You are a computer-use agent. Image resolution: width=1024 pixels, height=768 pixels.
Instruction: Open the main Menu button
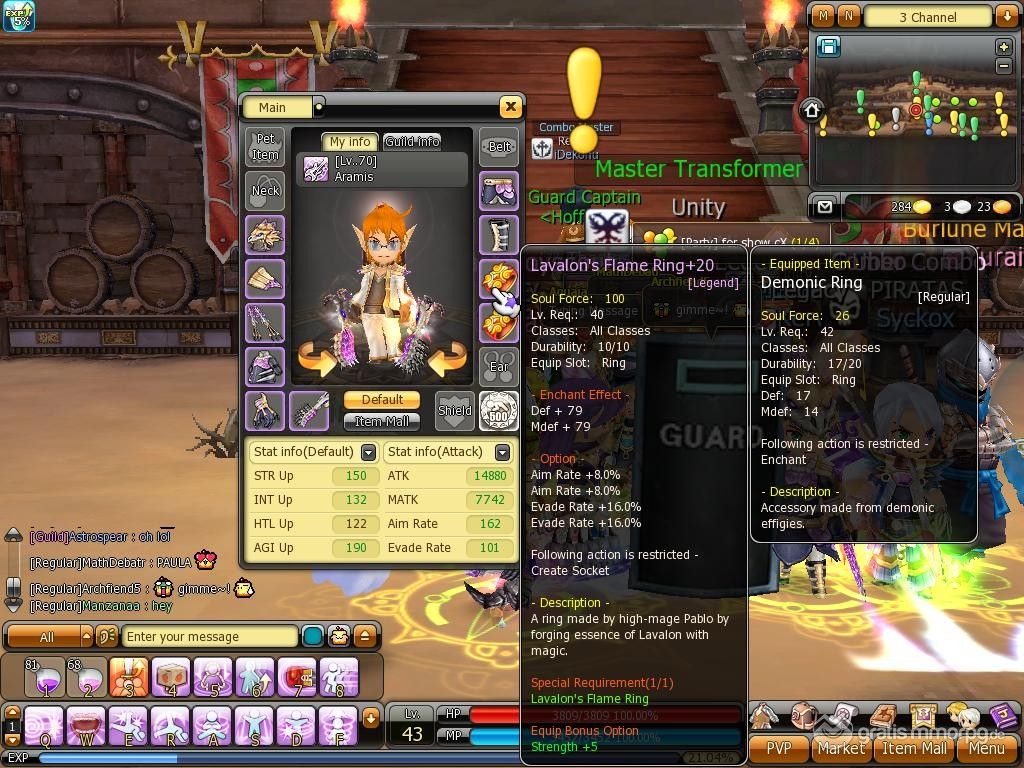pyautogui.click(x=986, y=747)
